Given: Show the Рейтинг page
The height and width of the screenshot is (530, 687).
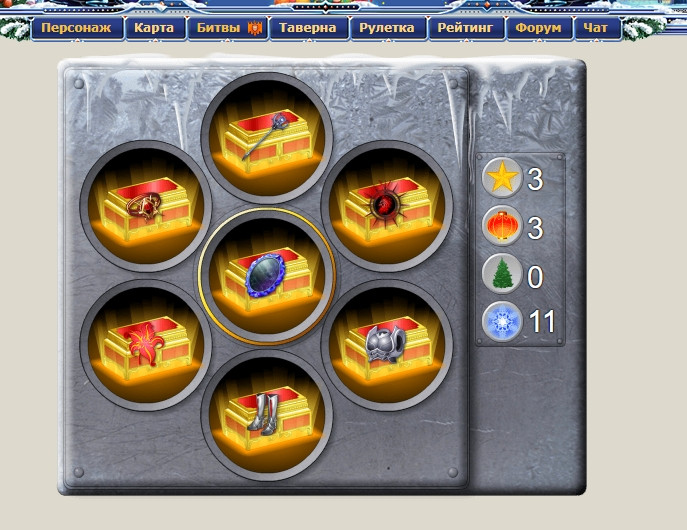Looking at the screenshot, I should pyautogui.click(x=466, y=28).
